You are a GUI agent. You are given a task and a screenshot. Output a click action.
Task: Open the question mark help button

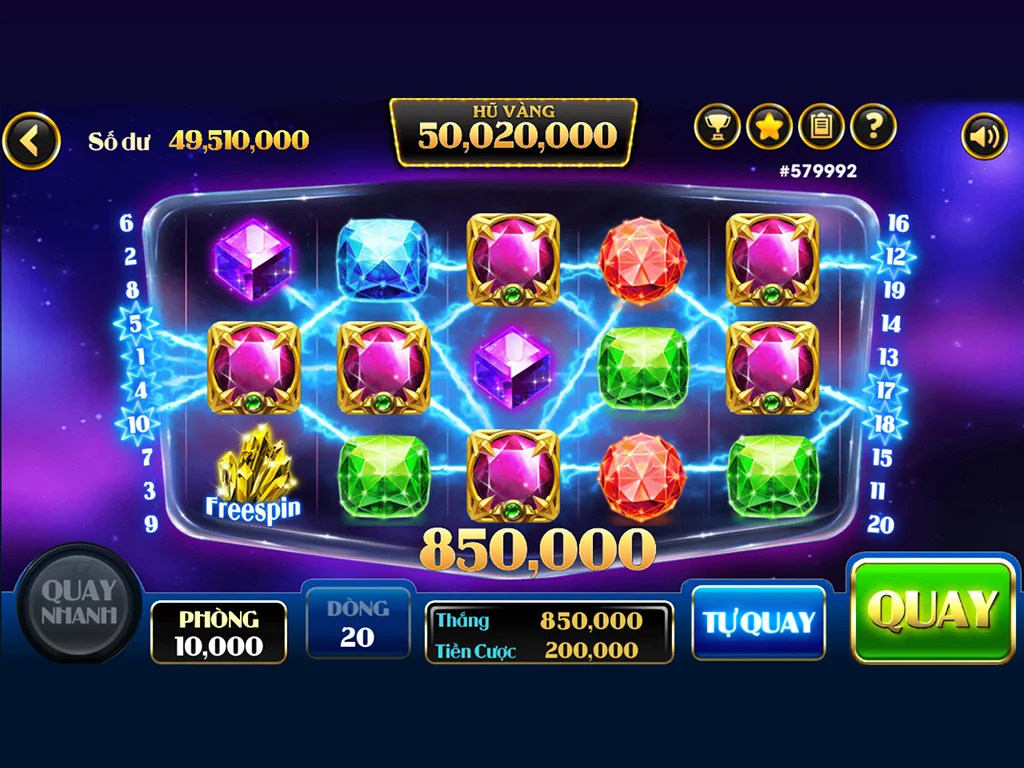(873, 127)
